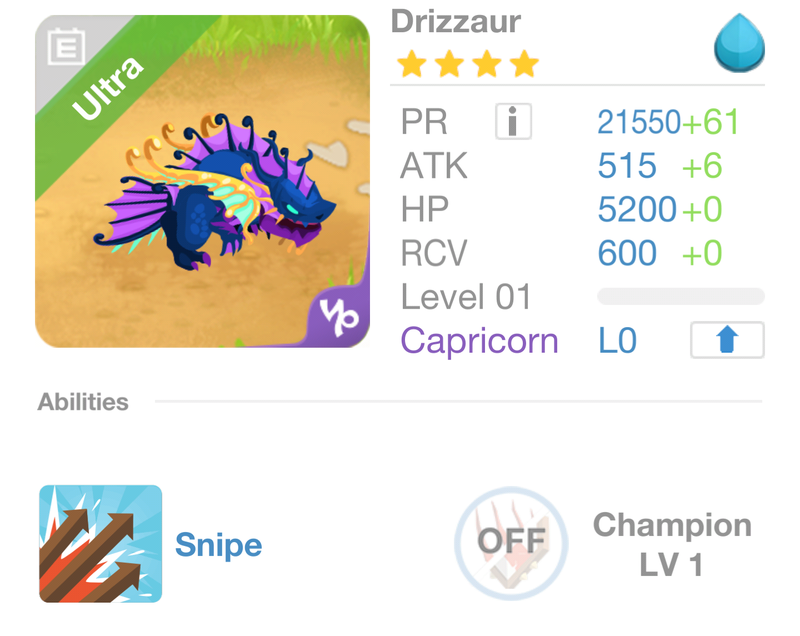
Task: Click the Snipe ability name
Action: 218,545
